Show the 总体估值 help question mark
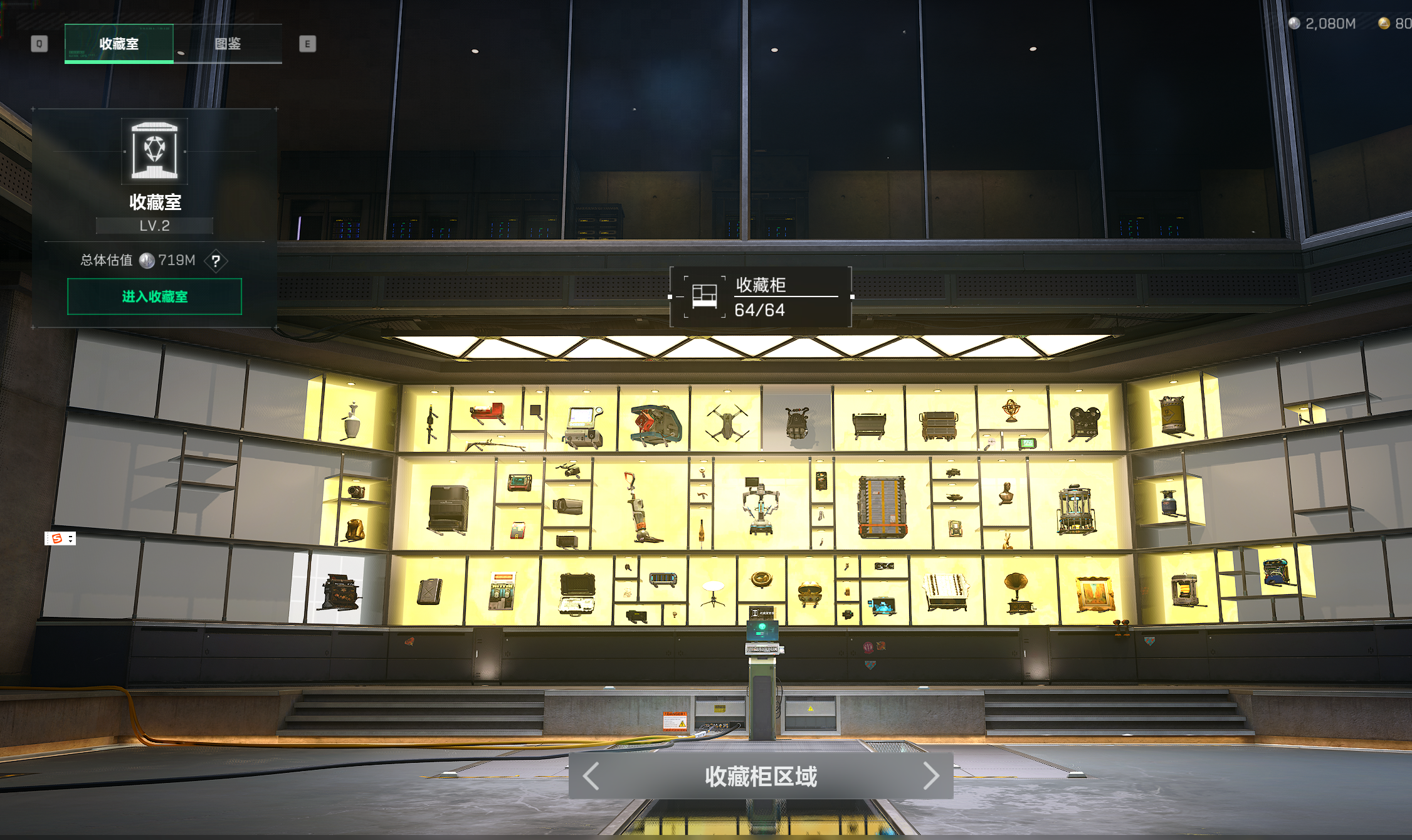1412x840 pixels. coord(216,261)
